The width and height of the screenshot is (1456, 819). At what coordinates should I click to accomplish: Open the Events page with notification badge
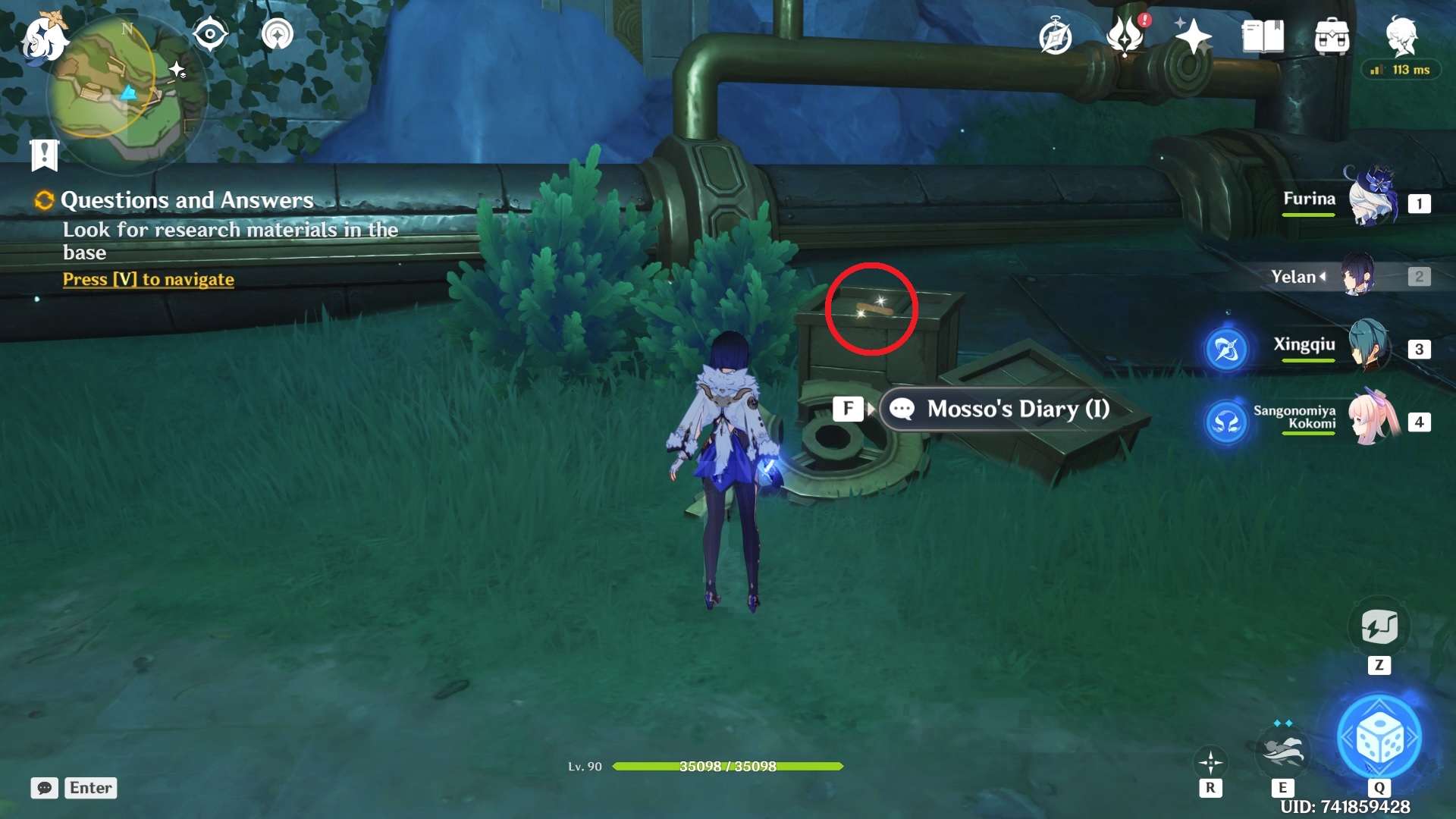coord(1125,36)
